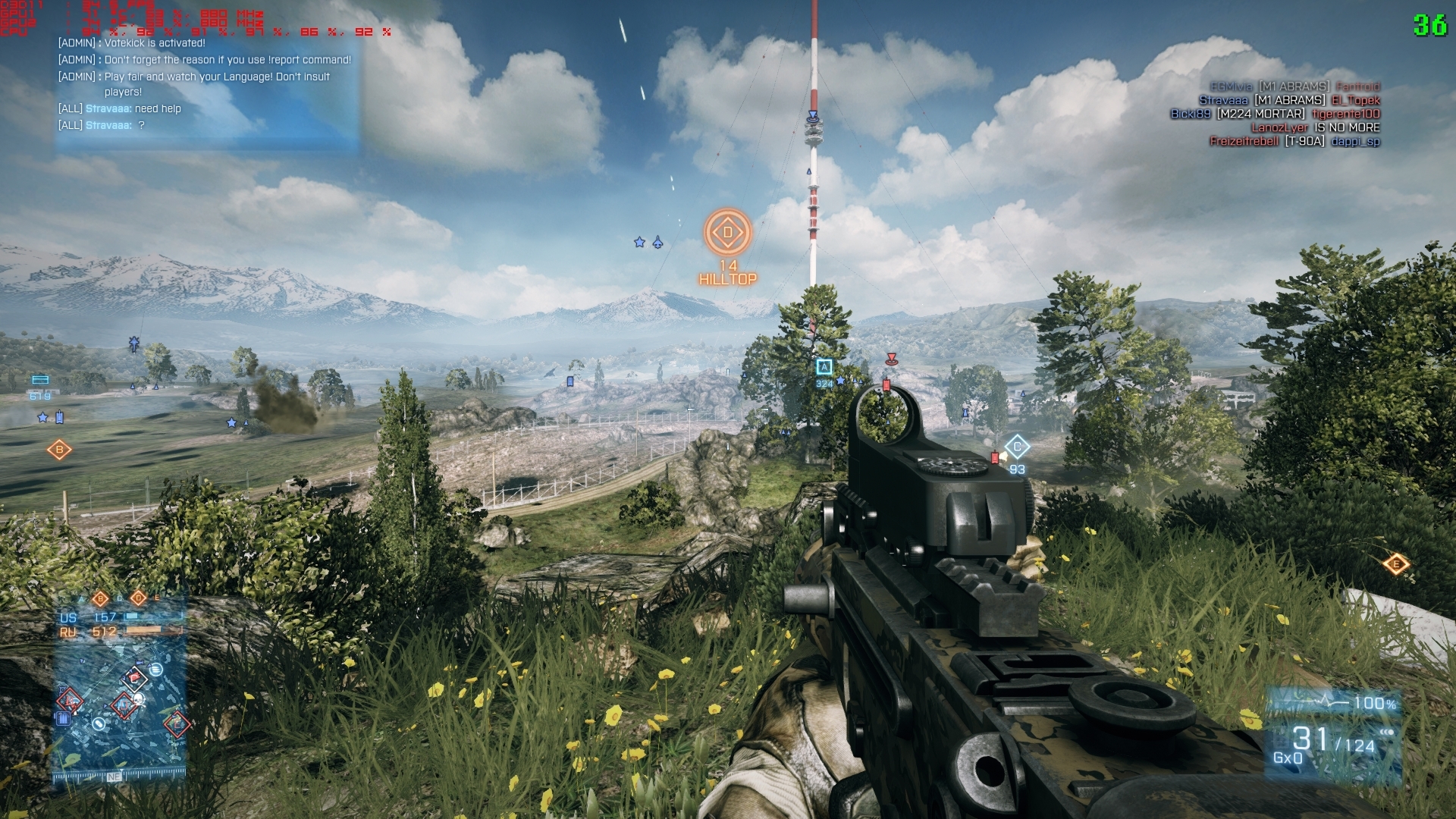
Task: Click Stravaaa's "need help" chat message
Action: tap(133, 108)
